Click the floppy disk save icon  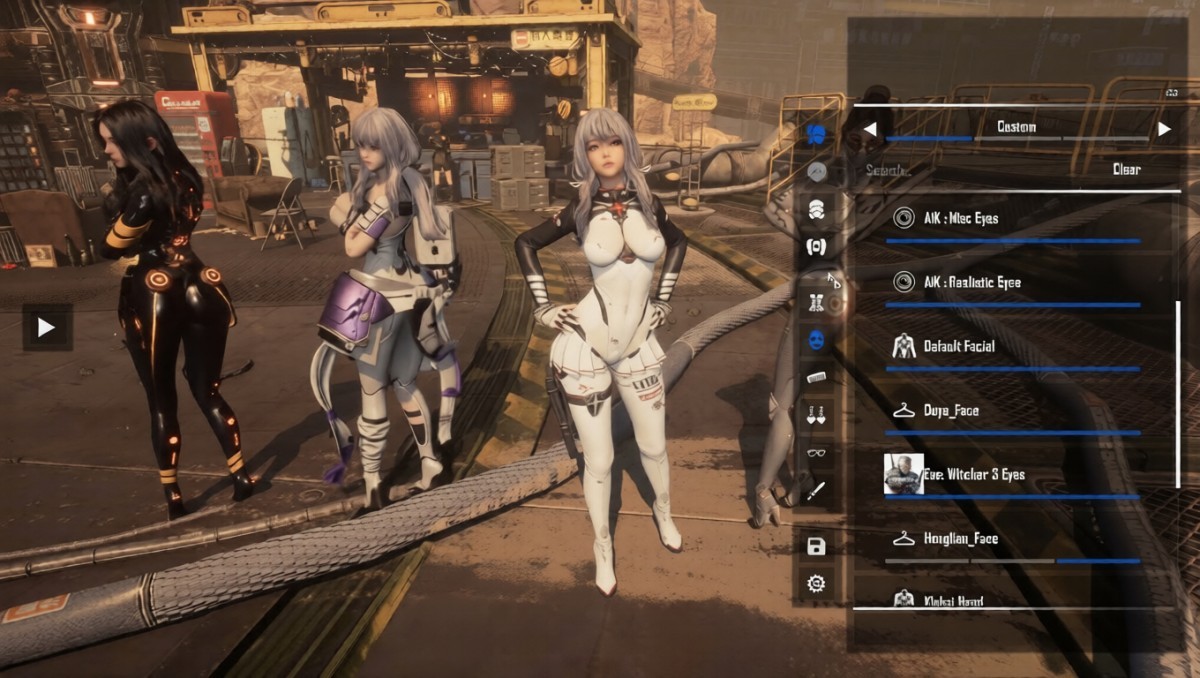click(x=816, y=546)
